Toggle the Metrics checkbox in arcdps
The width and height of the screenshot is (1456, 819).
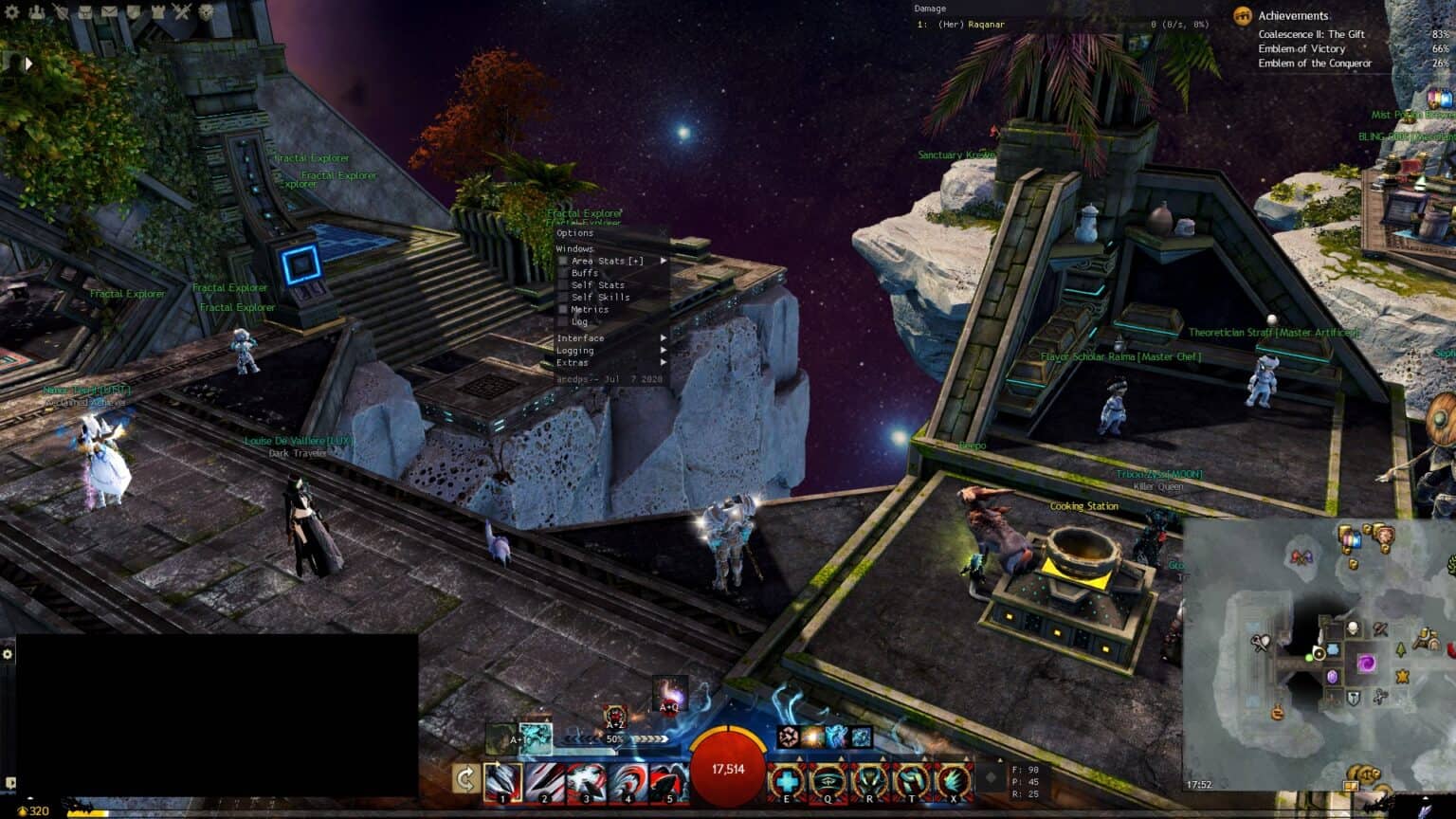pos(562,309)
